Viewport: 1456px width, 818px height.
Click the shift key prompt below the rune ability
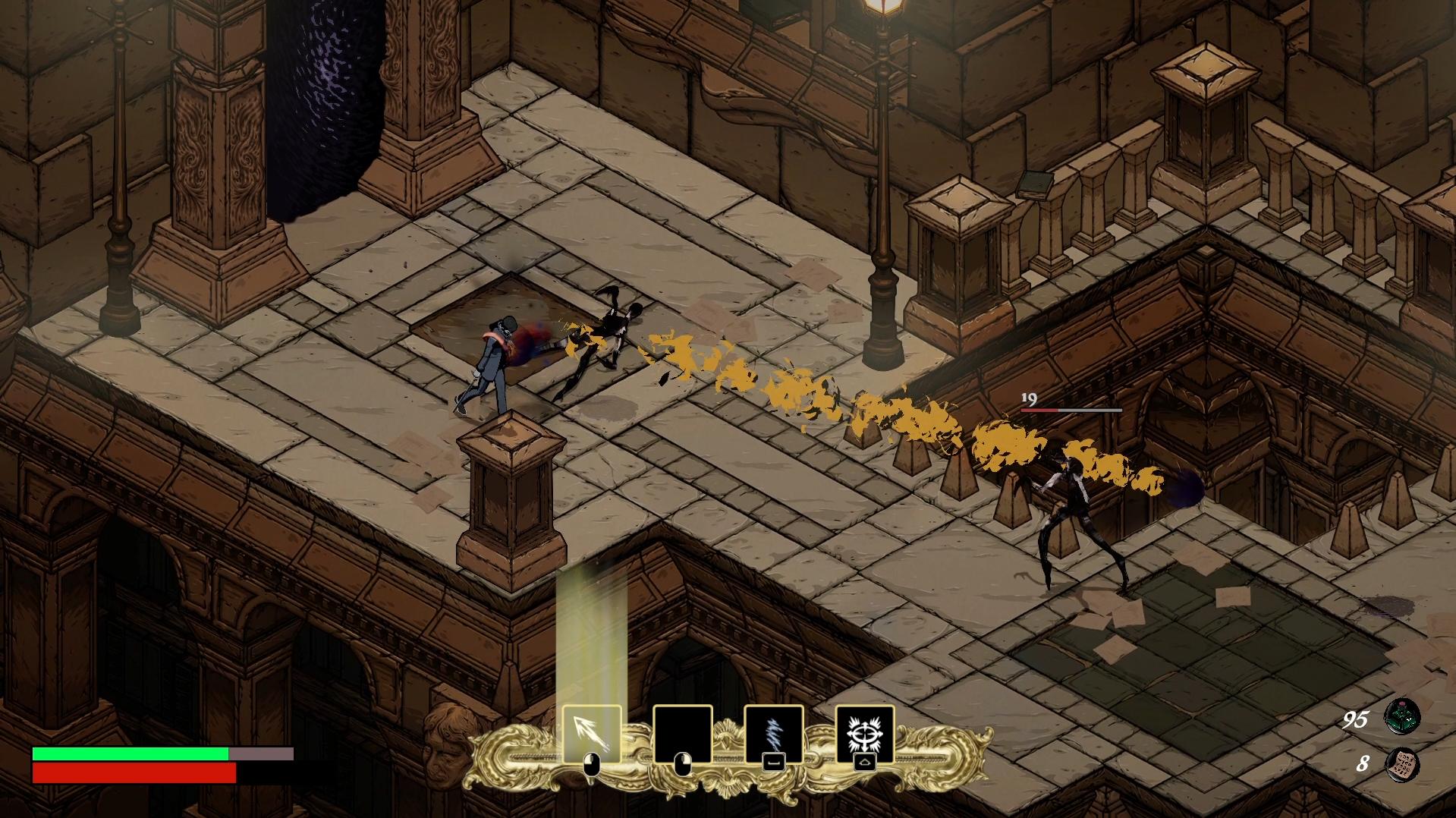(x=865, y=763)
